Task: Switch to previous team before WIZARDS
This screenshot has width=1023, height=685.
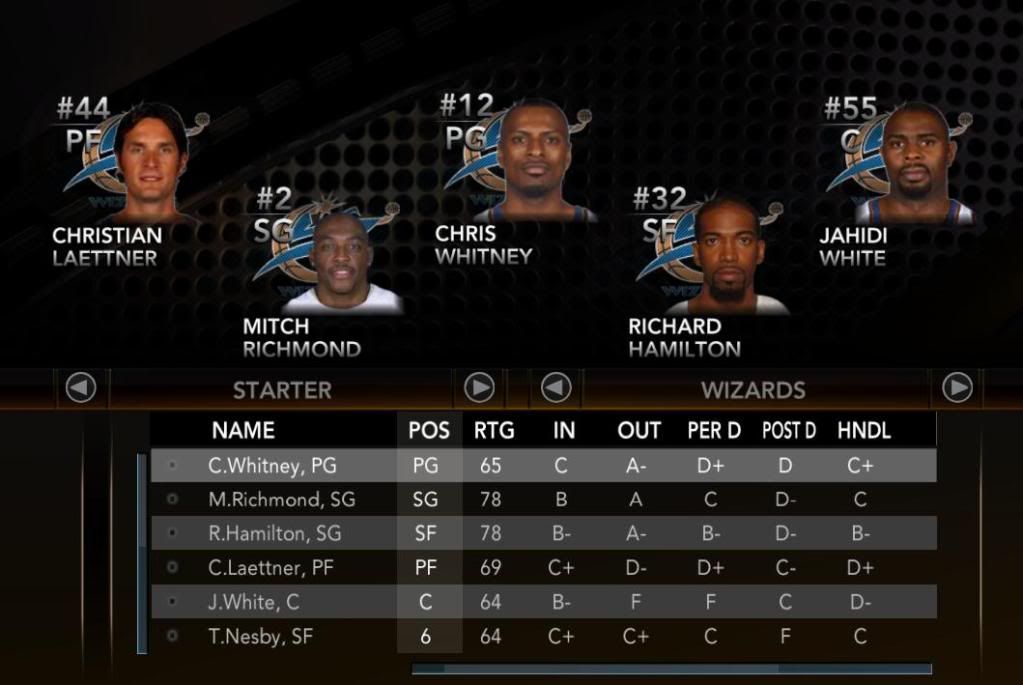Action: pyautogui.click(x=556, y=387)
